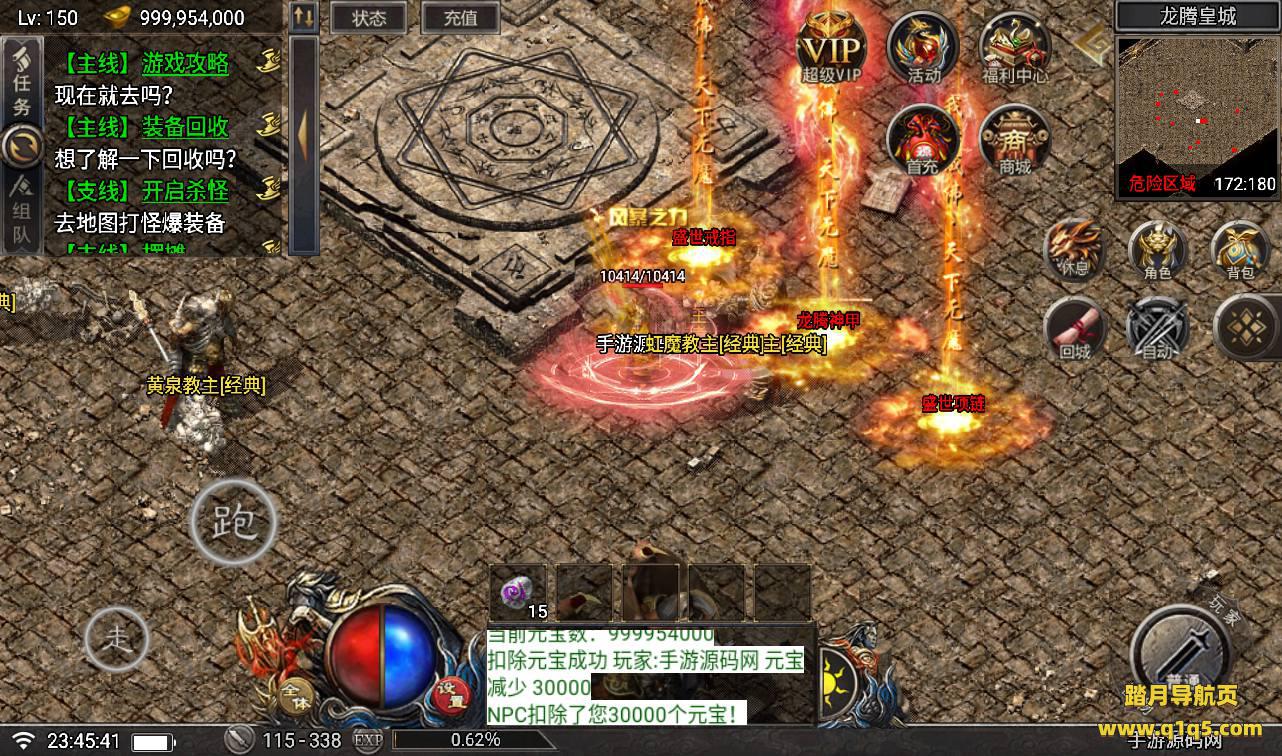Select the 休息 rest icon
Viewport: 1282px width, 756px height.
coord(1073,247)
